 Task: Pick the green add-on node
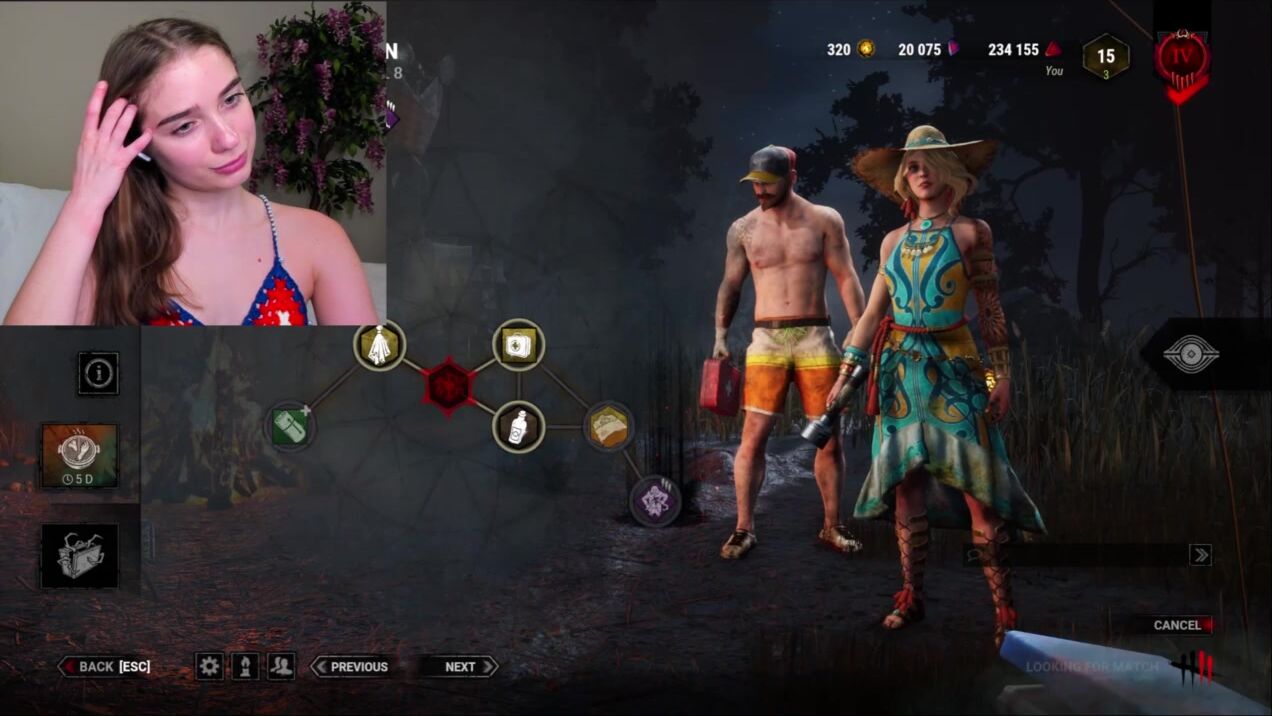pyautogui.click(x=290, y=426)
